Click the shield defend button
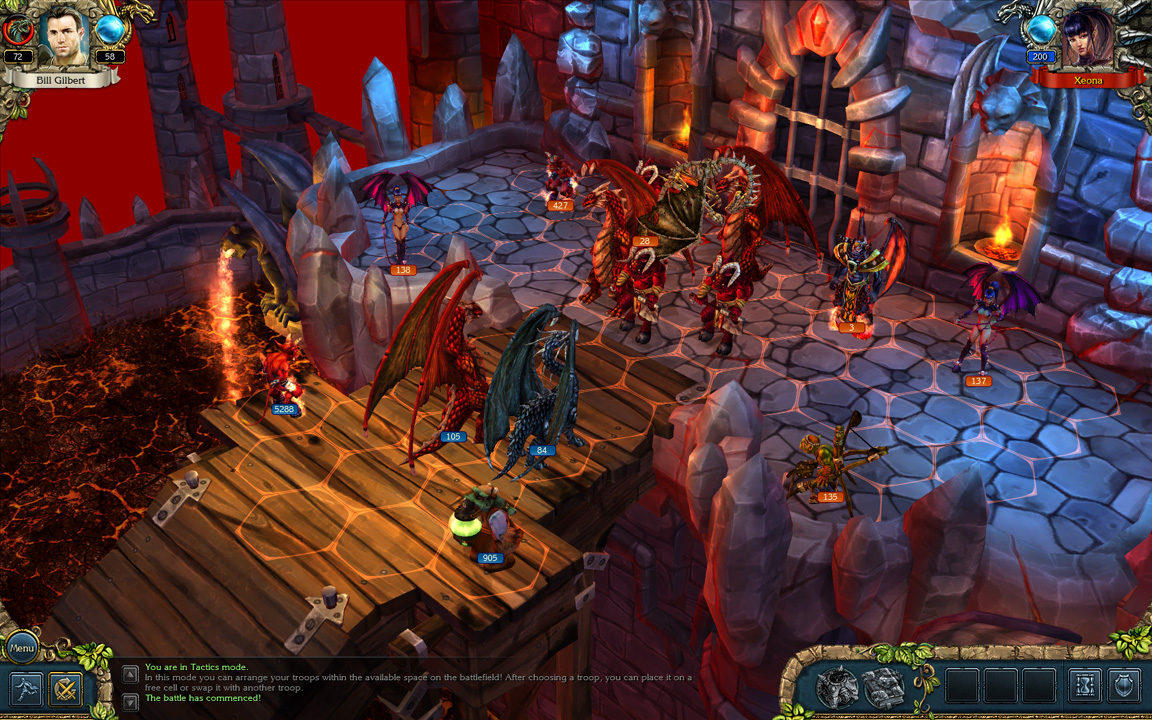The image size is (1152, 720). click(1124, 686)
